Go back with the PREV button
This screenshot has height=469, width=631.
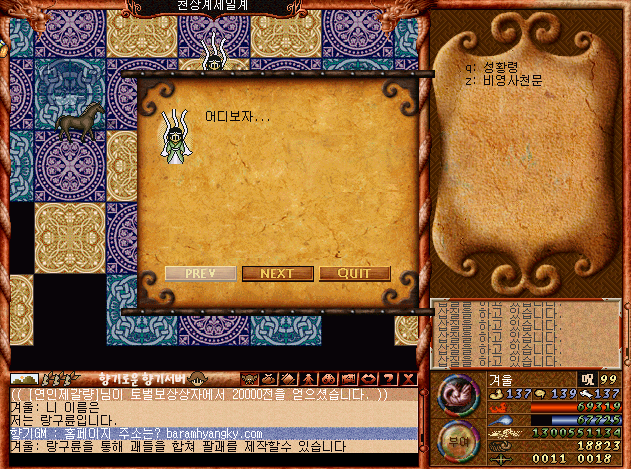tap(201, 273)
